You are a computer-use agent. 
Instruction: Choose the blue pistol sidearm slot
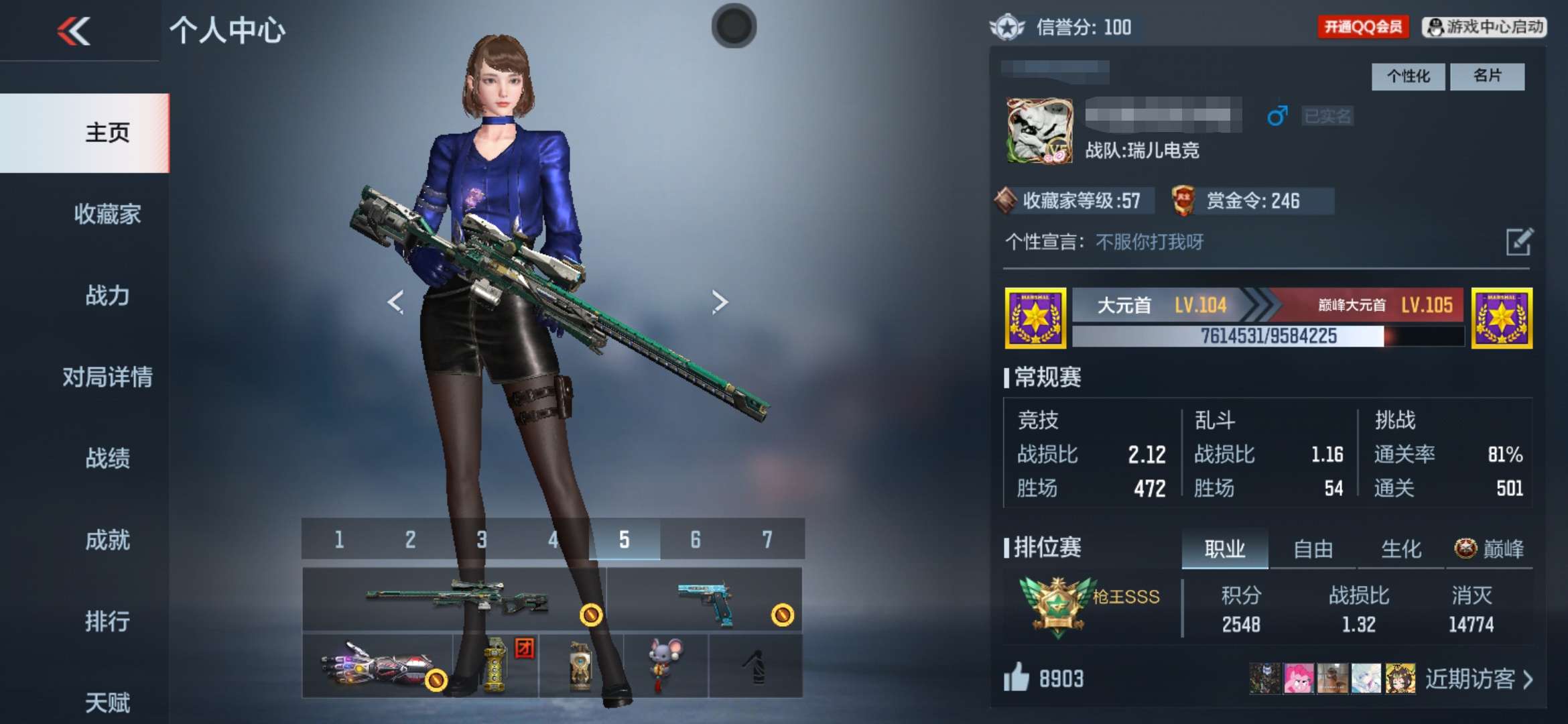click(x=705, y=599)
